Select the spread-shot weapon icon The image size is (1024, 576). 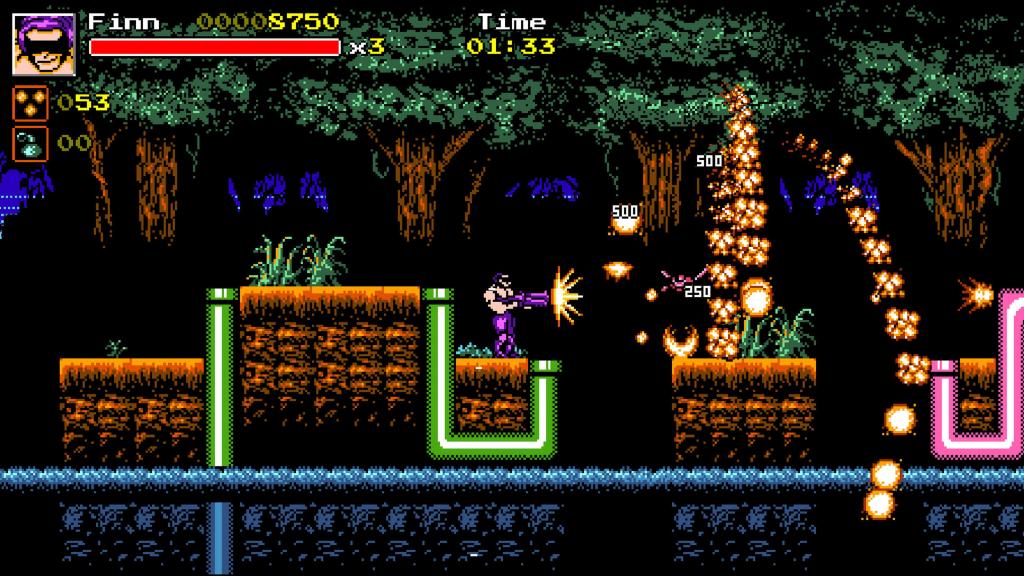point(30,103)
